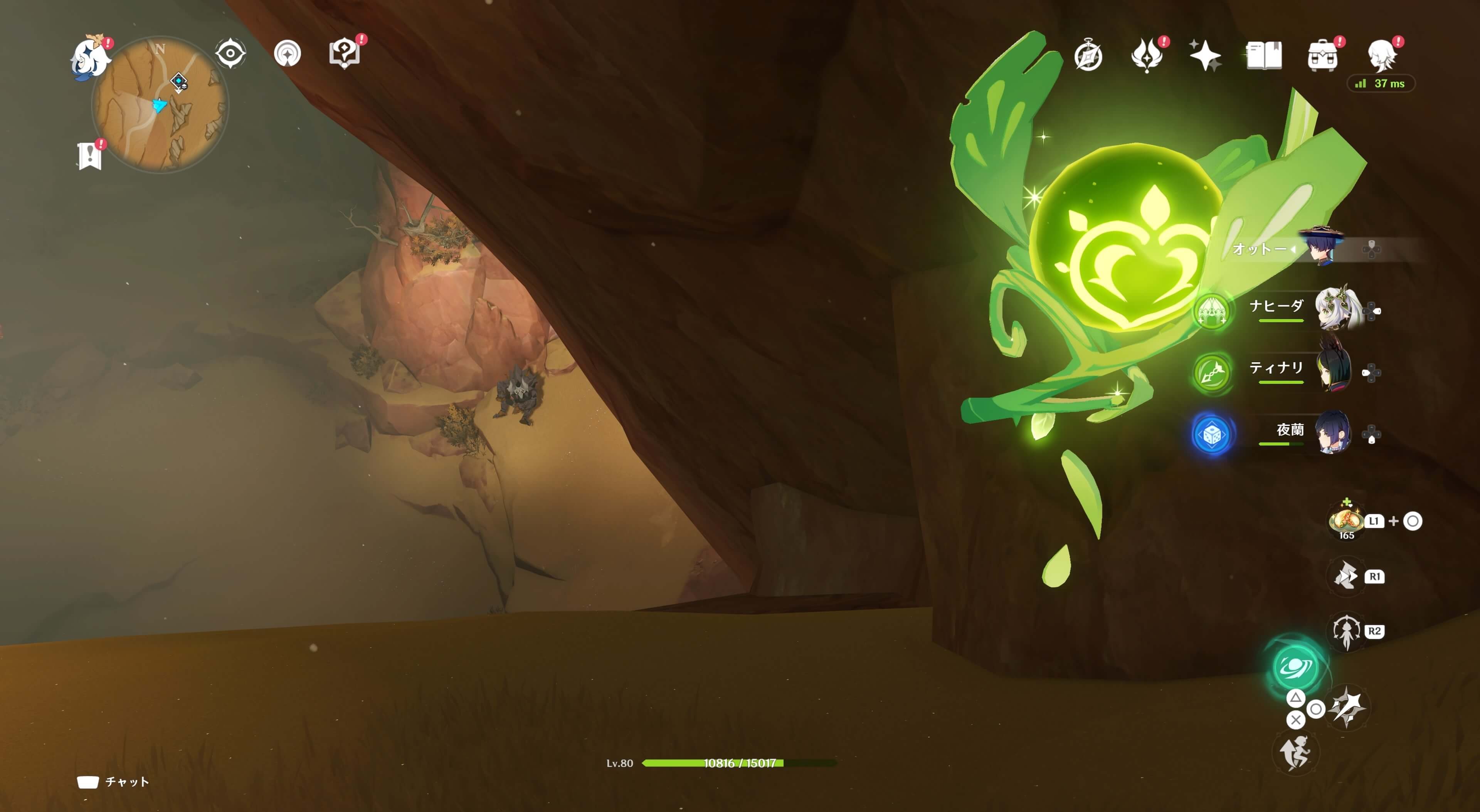Switch to party member ナヒーダ

[1336, 309]
